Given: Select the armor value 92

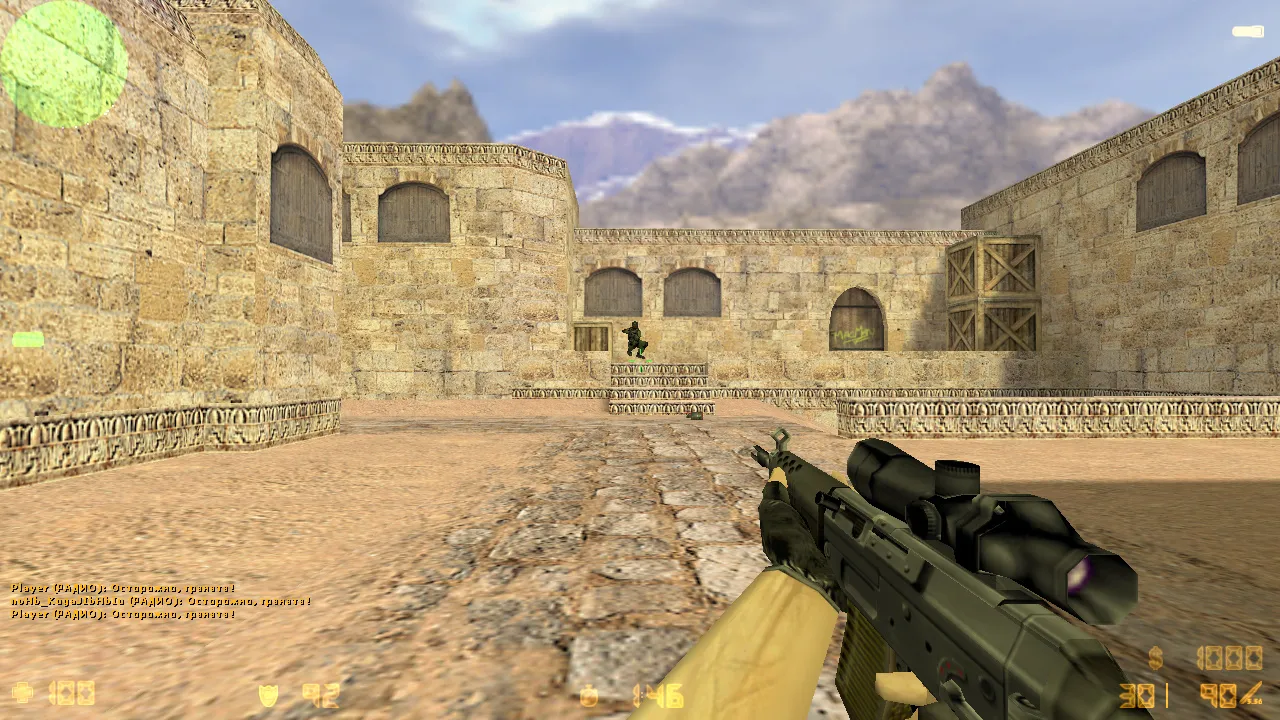Looking at the screenshot, I should [x=319, y=694].
